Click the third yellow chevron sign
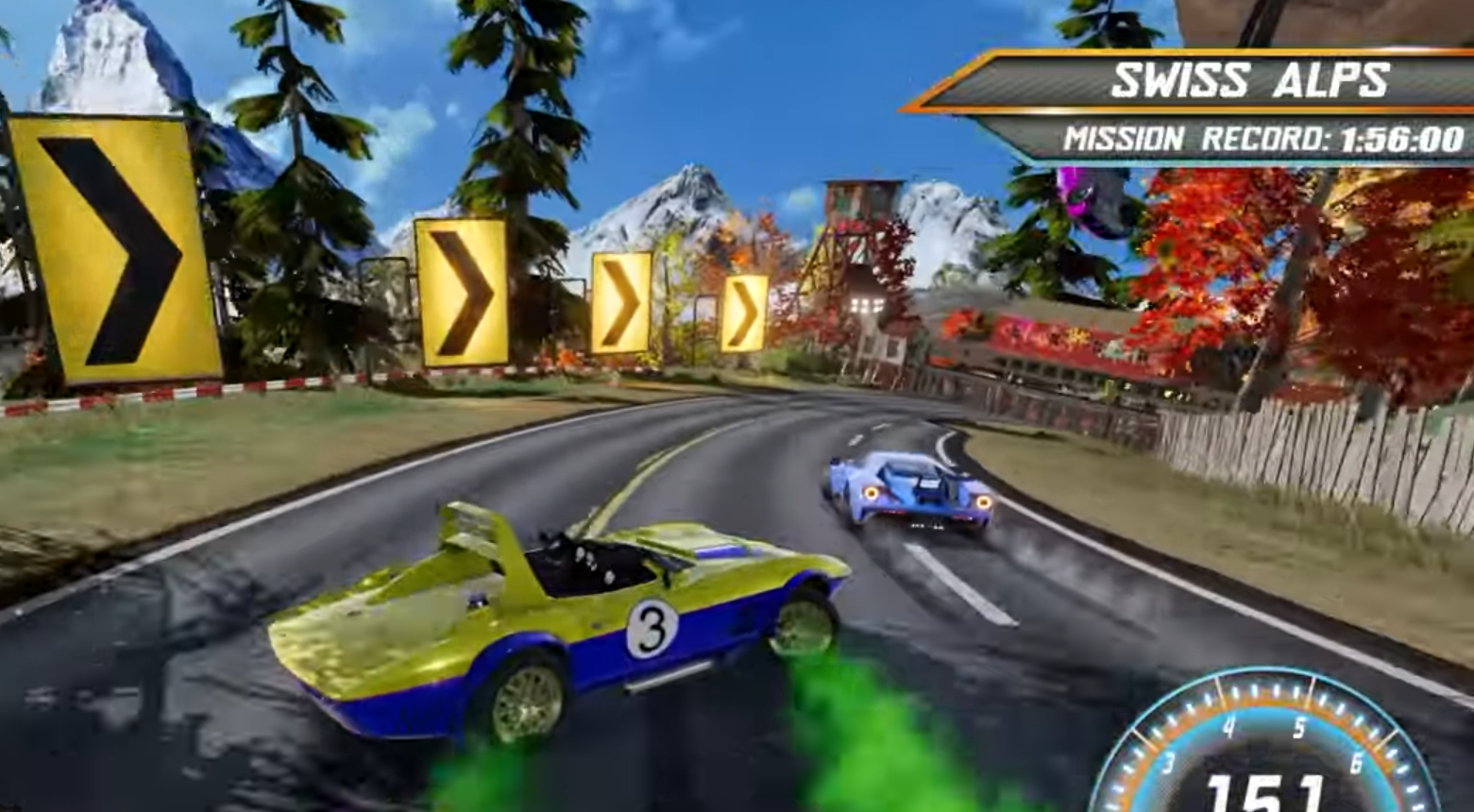The width and height of the screenshot is (1474, 812). (x=623, y=302)
